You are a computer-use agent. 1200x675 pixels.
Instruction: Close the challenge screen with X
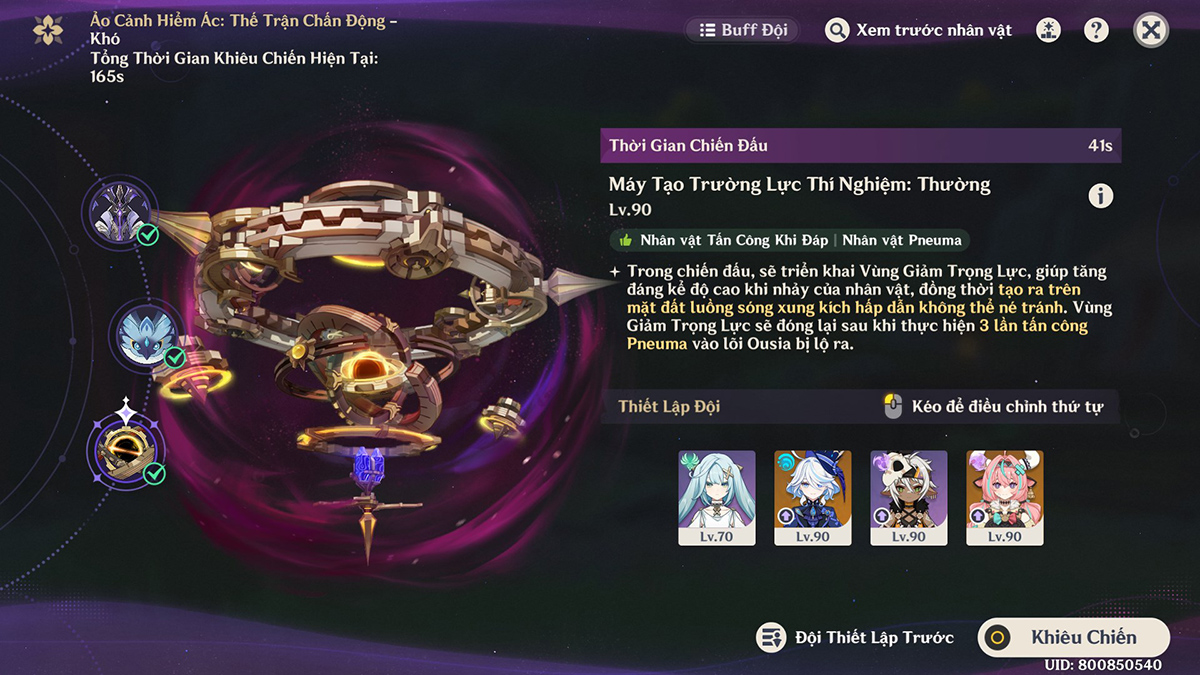[x=1151, y=30]
